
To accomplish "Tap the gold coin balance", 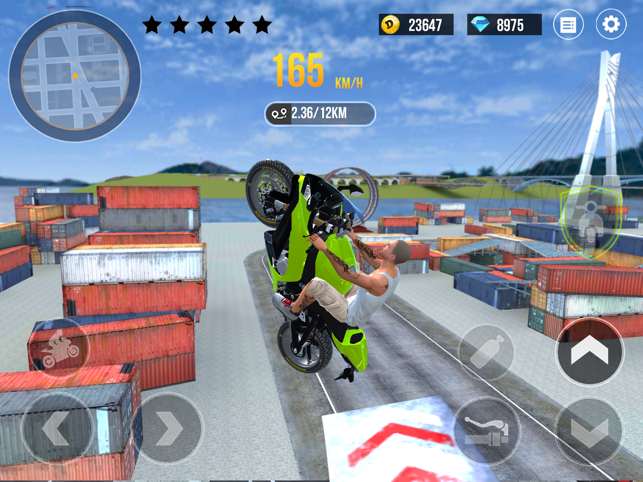I will [416, 25].
